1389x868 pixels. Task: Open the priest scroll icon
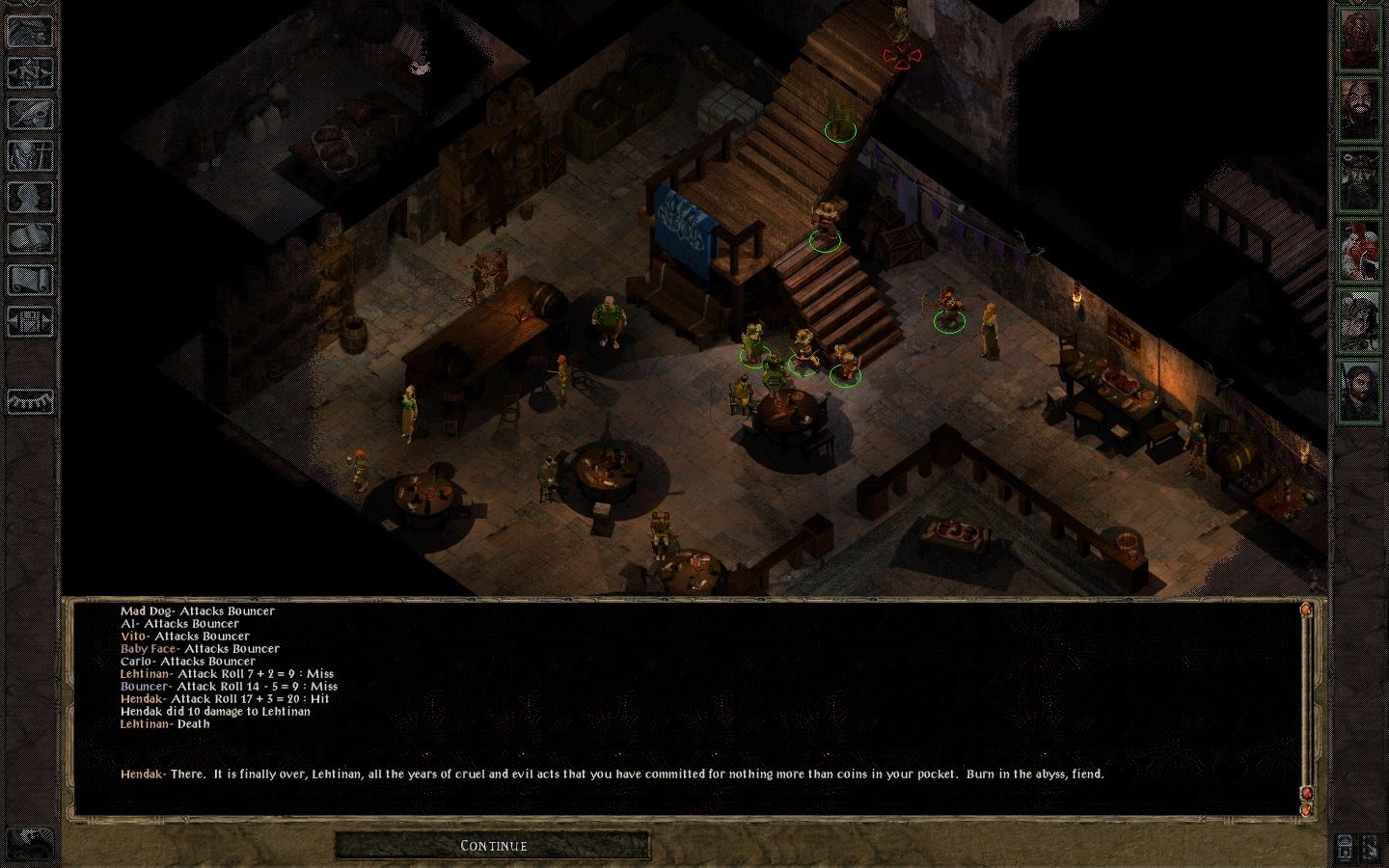(x=30, y=280)
